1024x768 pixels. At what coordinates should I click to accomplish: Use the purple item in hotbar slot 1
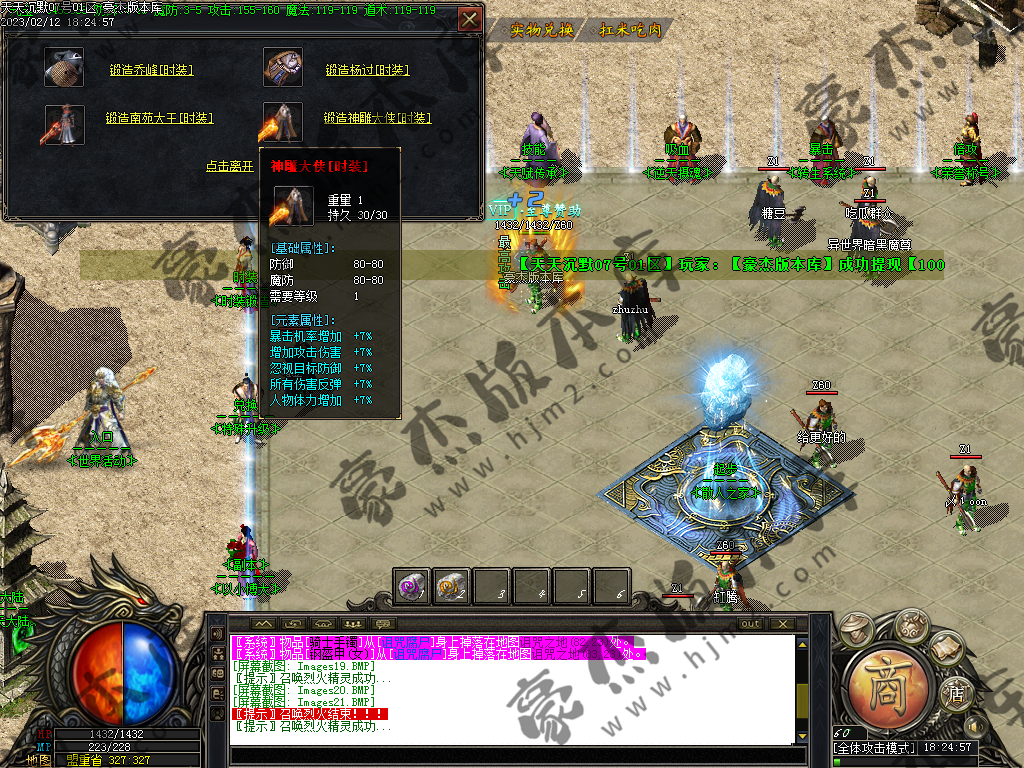[x=412, y=585]
